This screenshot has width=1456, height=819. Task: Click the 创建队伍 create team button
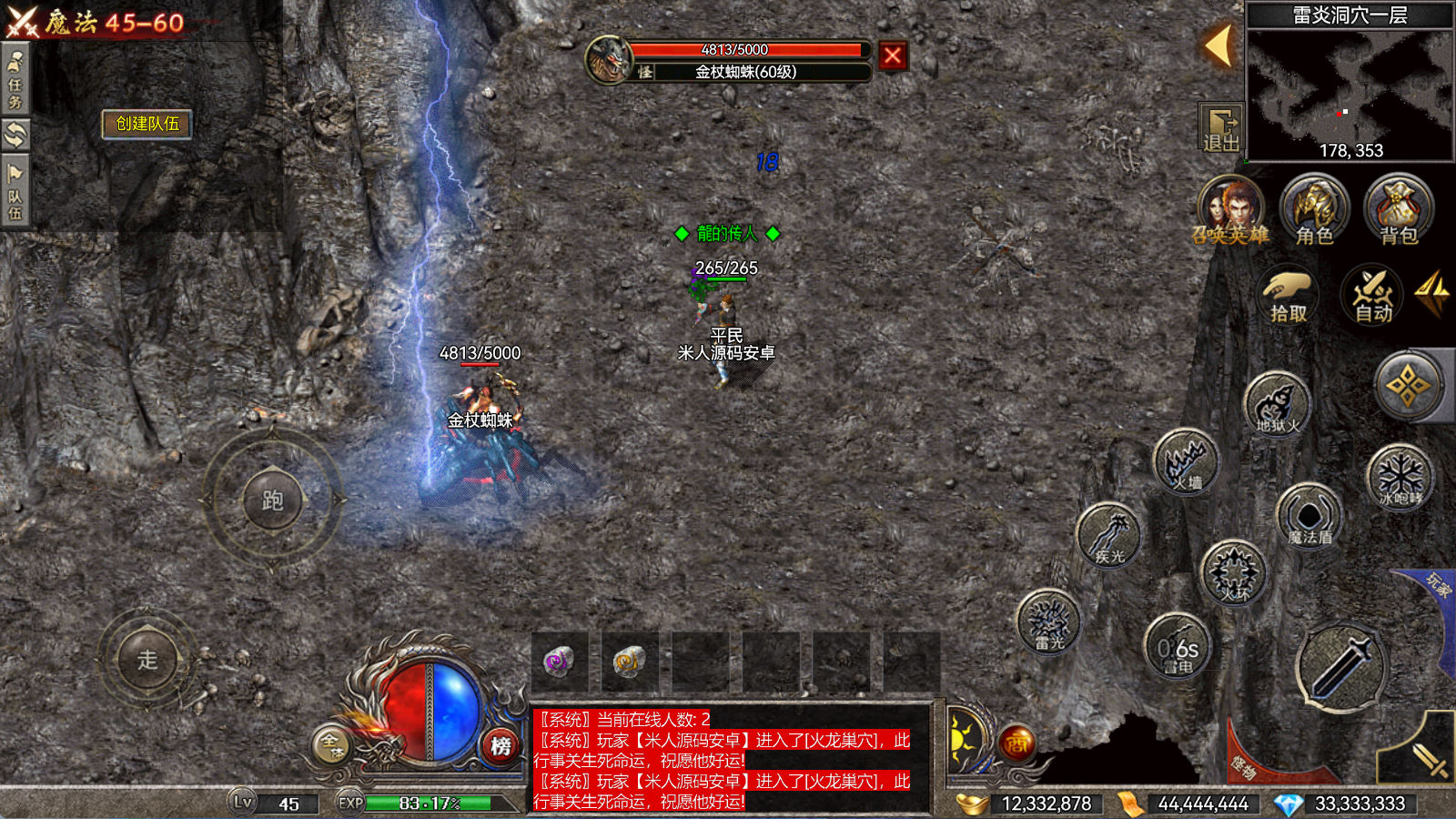(x=147, y=124)
